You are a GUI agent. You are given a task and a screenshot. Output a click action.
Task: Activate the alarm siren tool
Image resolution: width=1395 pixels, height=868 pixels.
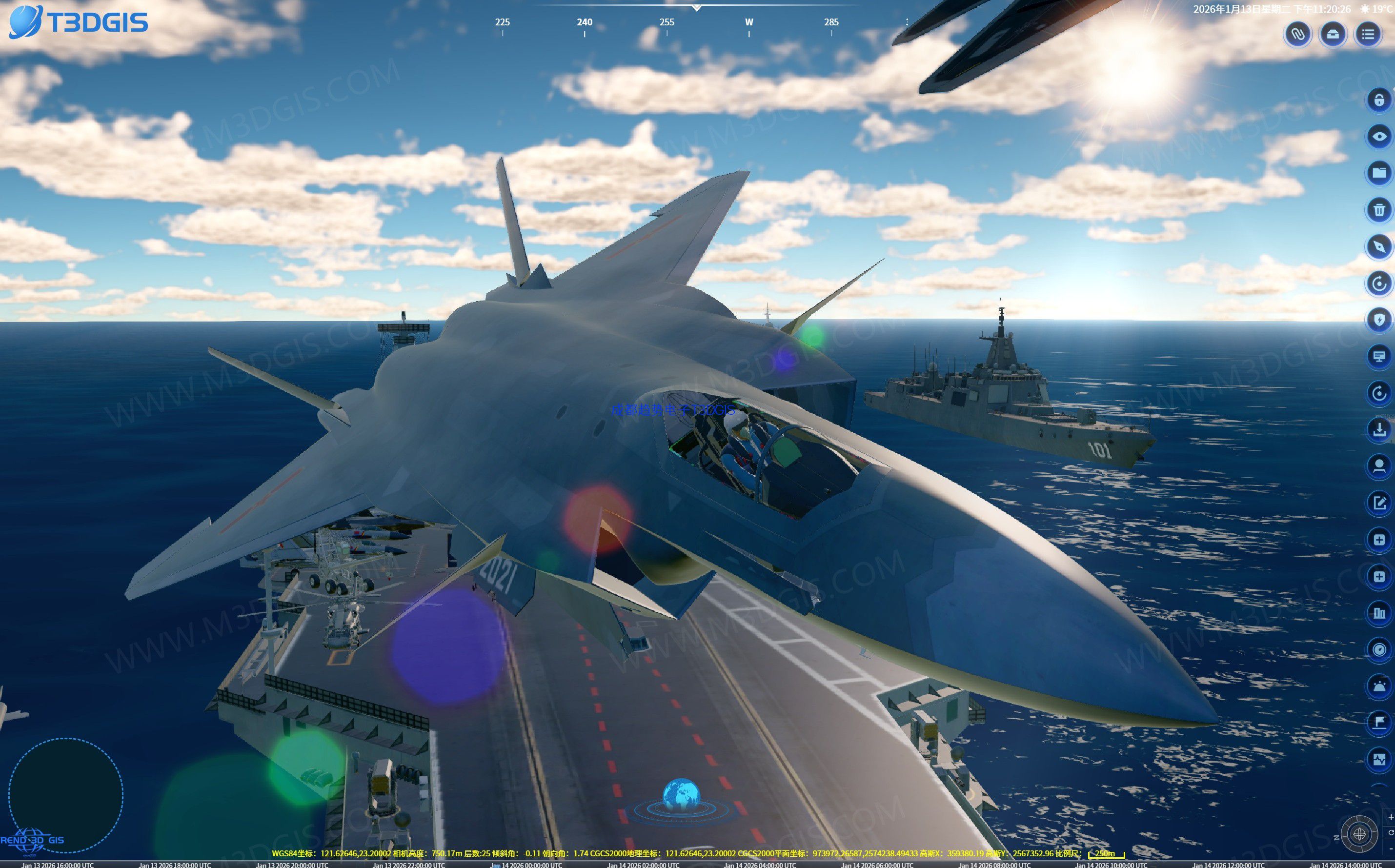click(1379, 686)
